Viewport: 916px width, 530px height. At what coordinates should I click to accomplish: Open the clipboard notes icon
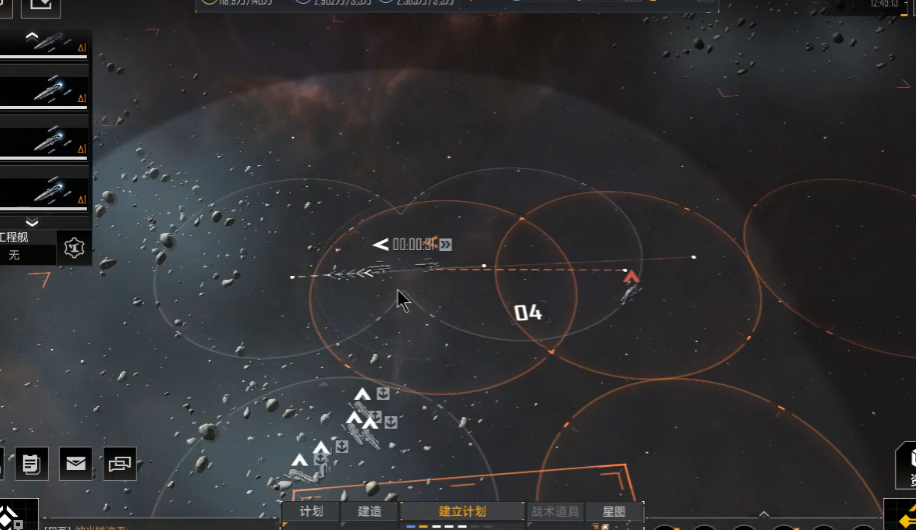point(31,463)
